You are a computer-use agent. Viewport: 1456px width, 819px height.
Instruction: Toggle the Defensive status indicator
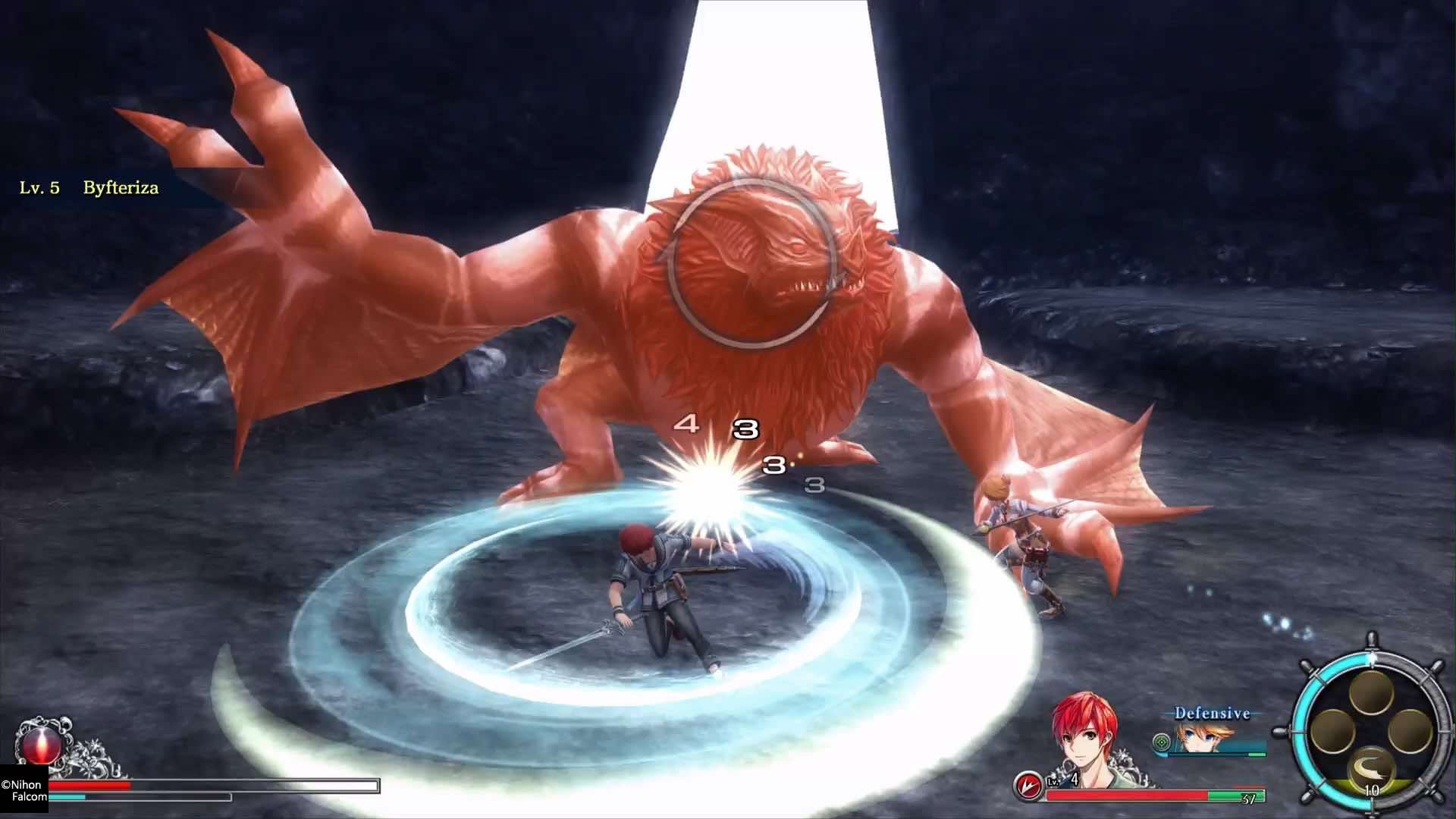click(1213, 713)
